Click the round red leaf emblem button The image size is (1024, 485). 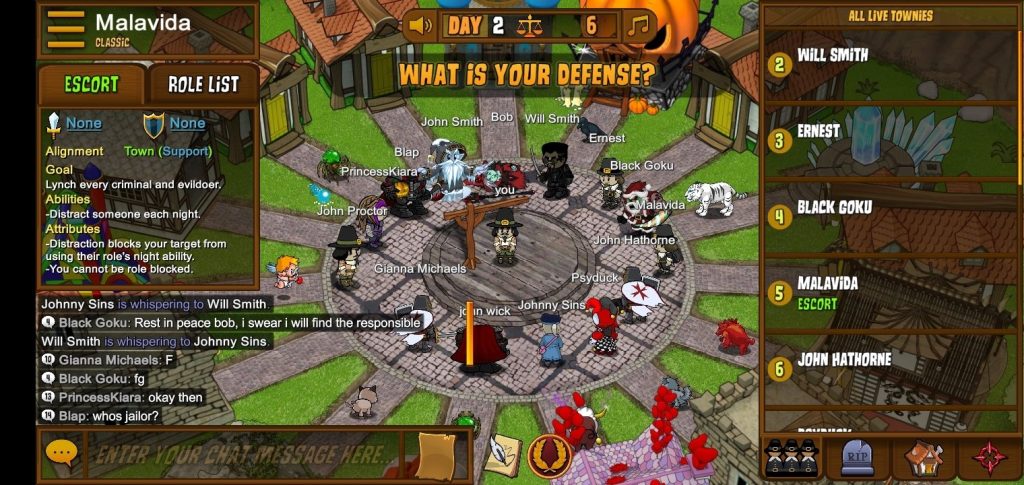(550, 456)
